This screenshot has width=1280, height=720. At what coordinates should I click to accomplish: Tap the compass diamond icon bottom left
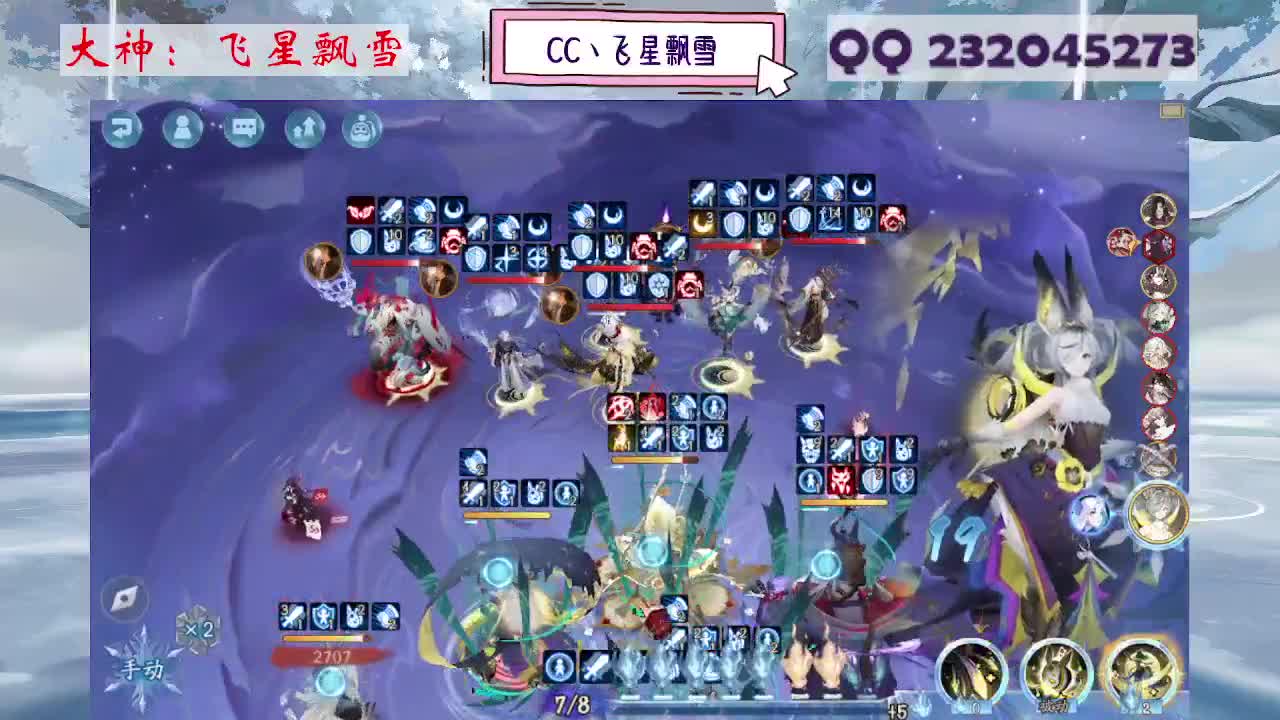[122, 600]
